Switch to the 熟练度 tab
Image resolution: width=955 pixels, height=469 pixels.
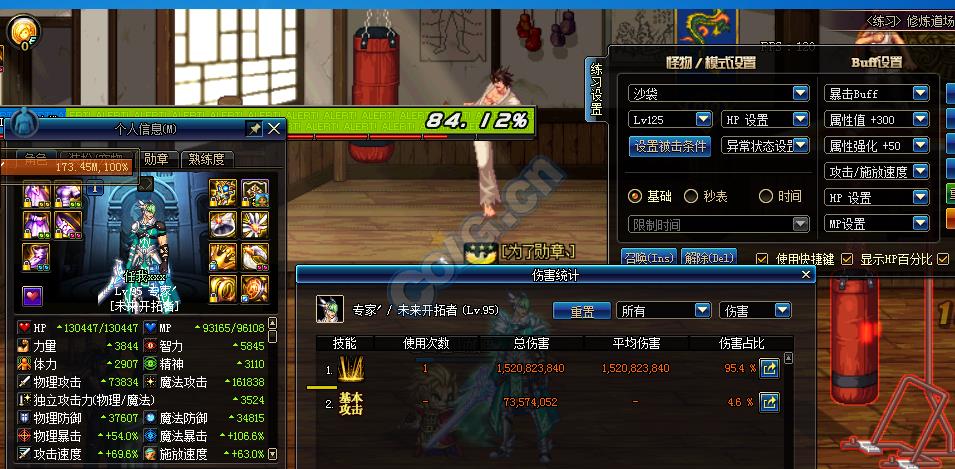pos(207,158)
